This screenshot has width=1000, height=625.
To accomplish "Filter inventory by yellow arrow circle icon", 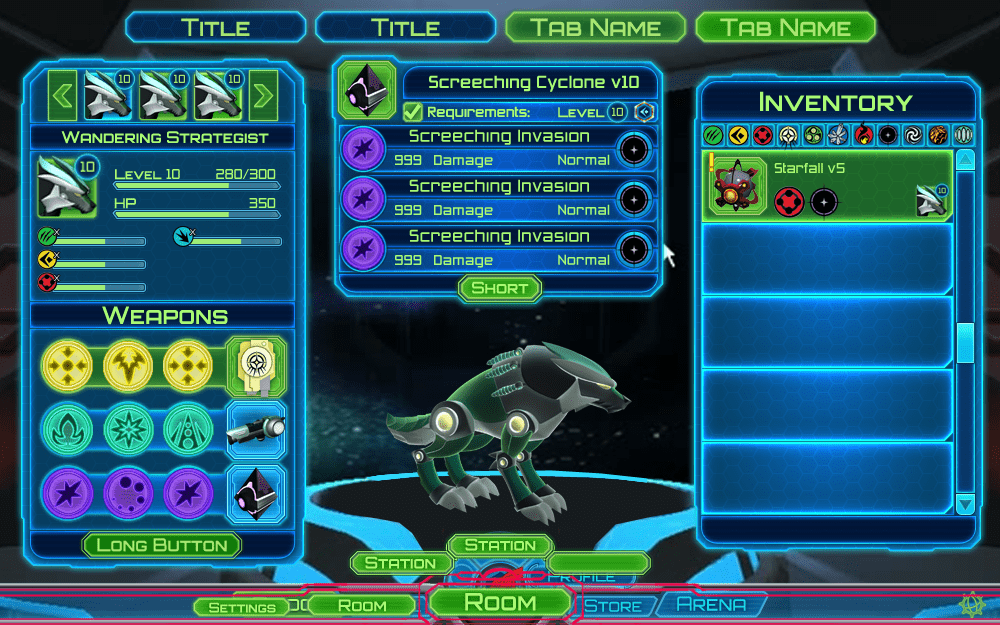I will coord(739,134).
